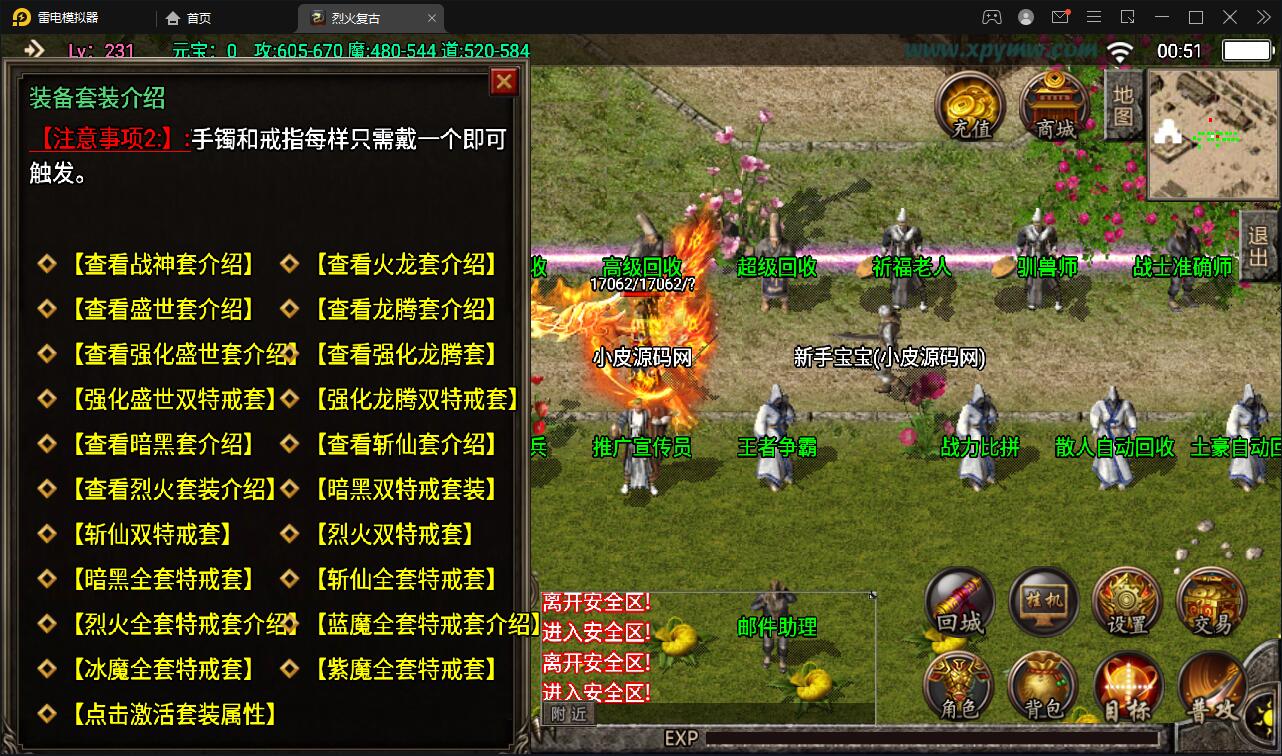This screenshot has width=1282, height=756.
Task: Select the 烈火复古 game tab
Action: (x=355, y=17)
